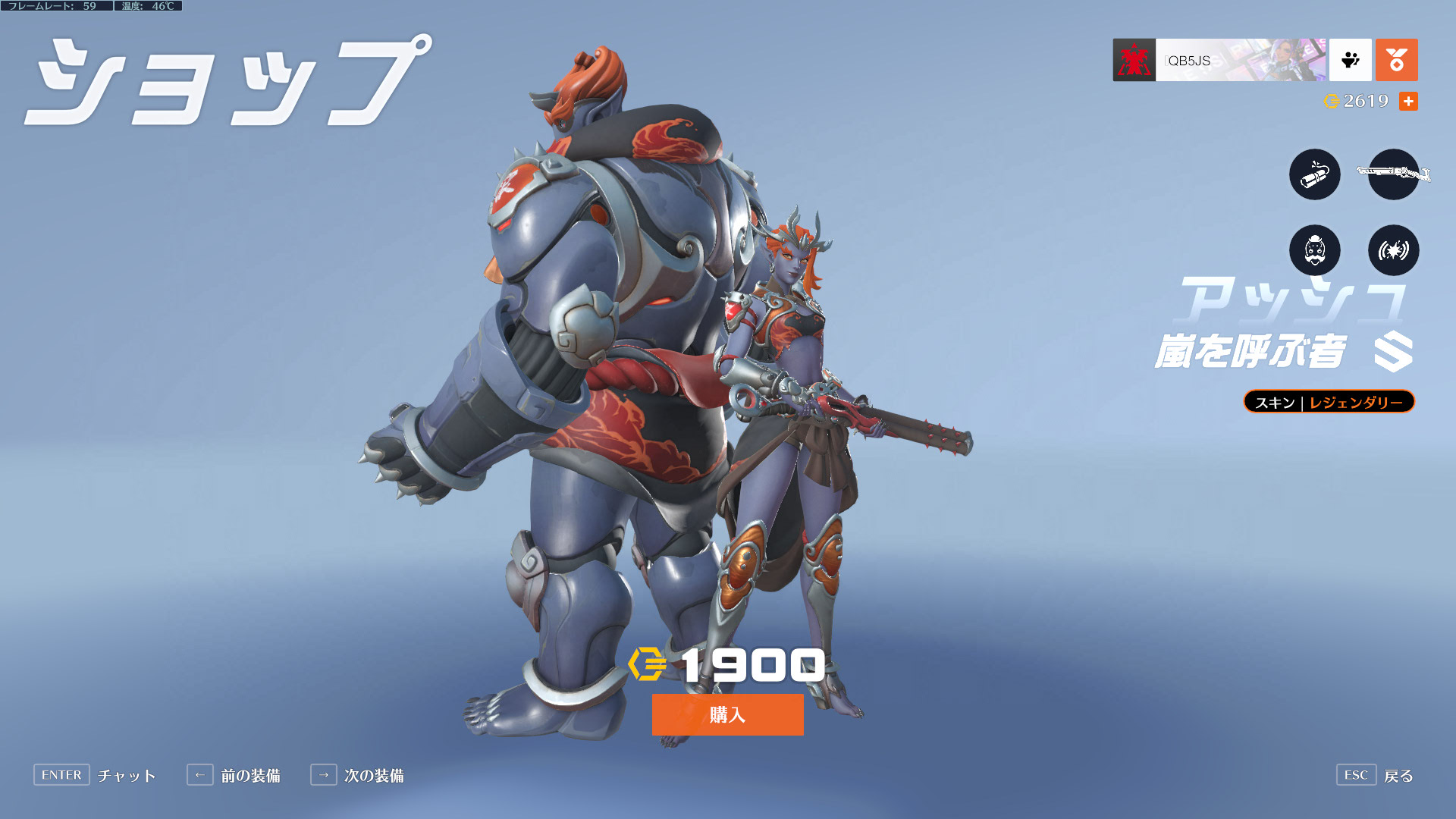The height and width of the screenshot is (819, 1456).
Task: Open chat via the チャット label
Action: point(126,775)
